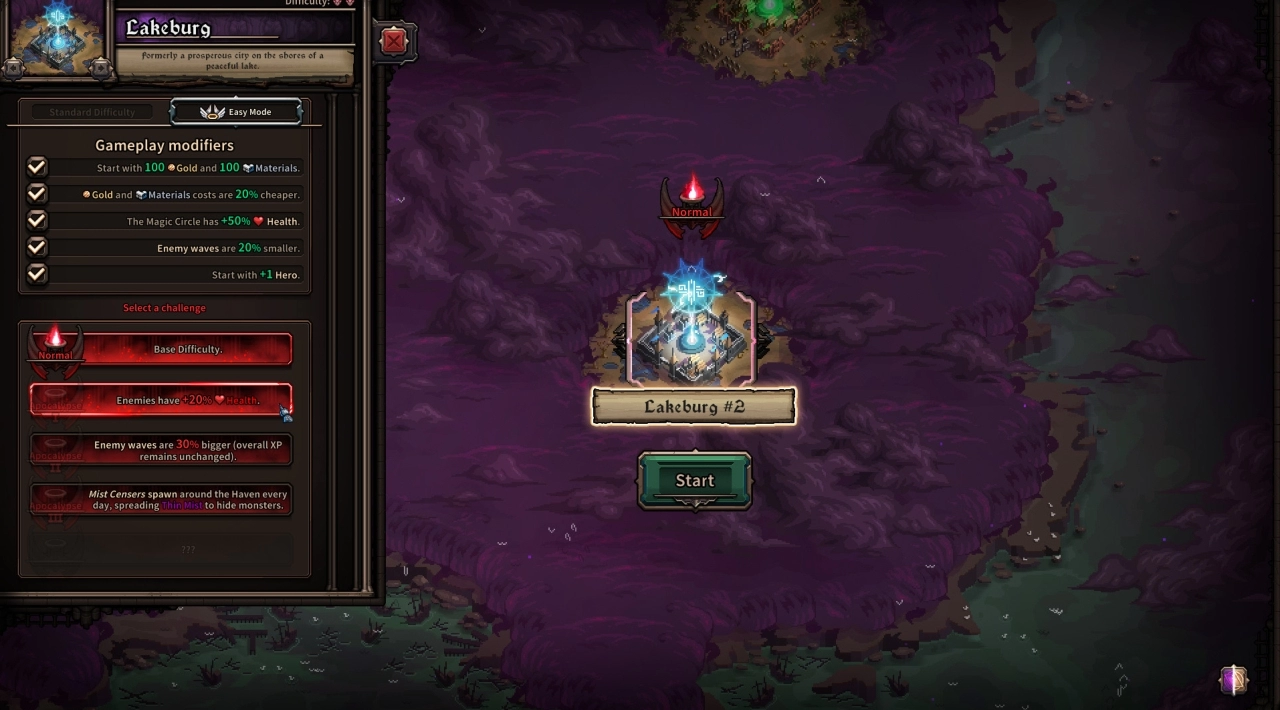The image size is (1280, 710).
Task: Pick the 30% bigger enemy waves challenge
Action: tap(162, 450)
